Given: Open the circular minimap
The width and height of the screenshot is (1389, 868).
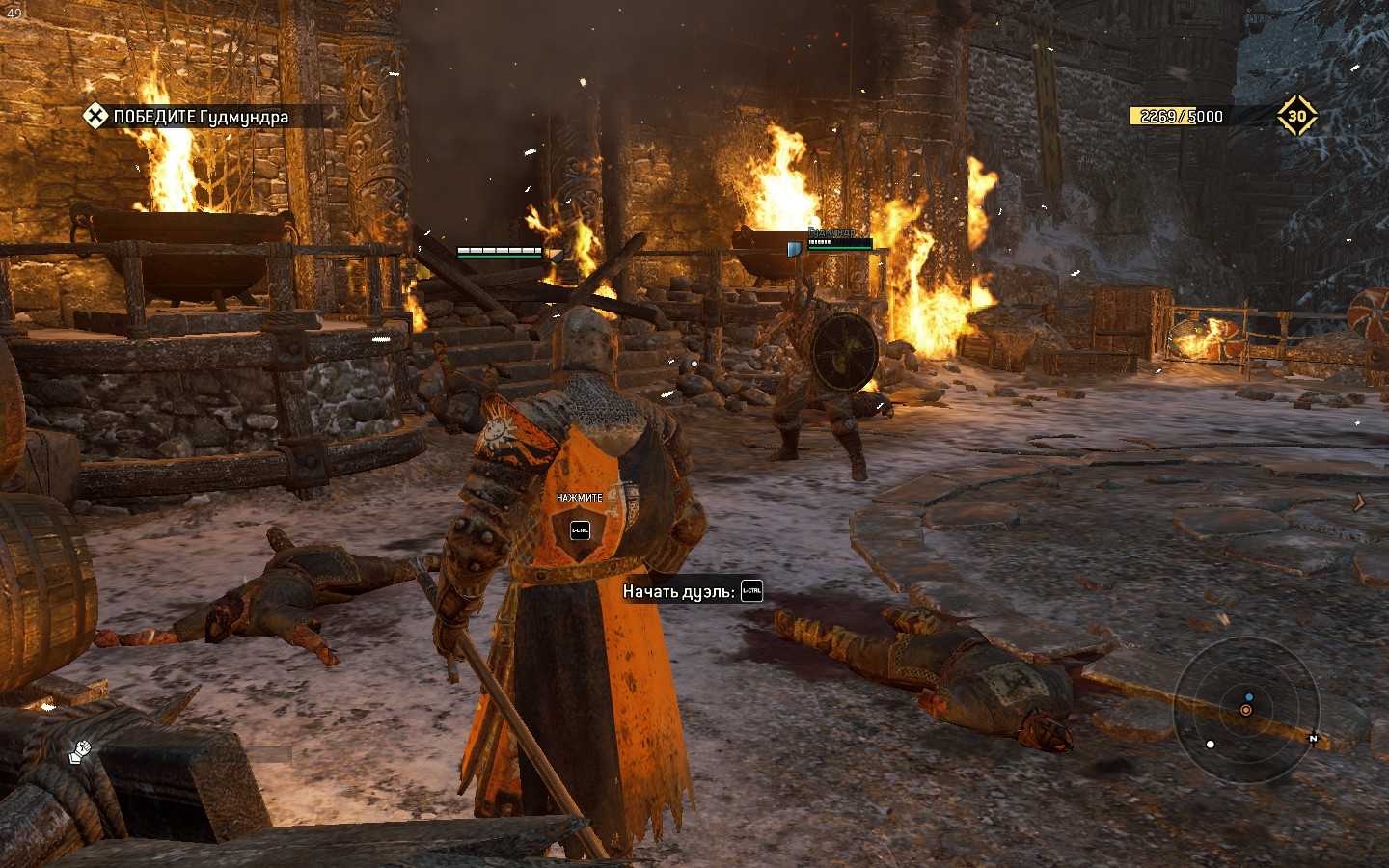Looking at the screenshot, I should pos(1245,709).
